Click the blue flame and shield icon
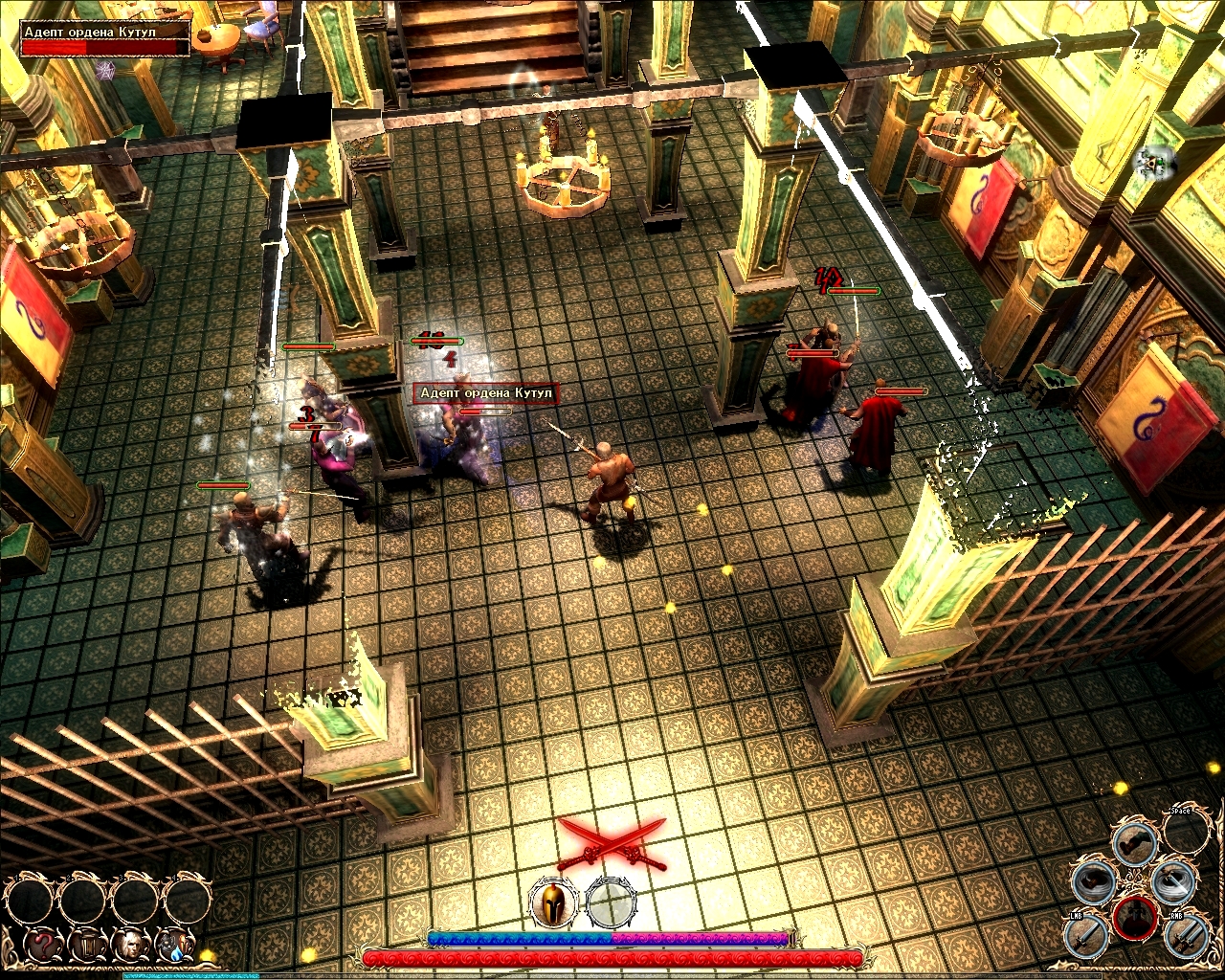The width and height of the screenshot is (1225, 980). tap(176, 946)
